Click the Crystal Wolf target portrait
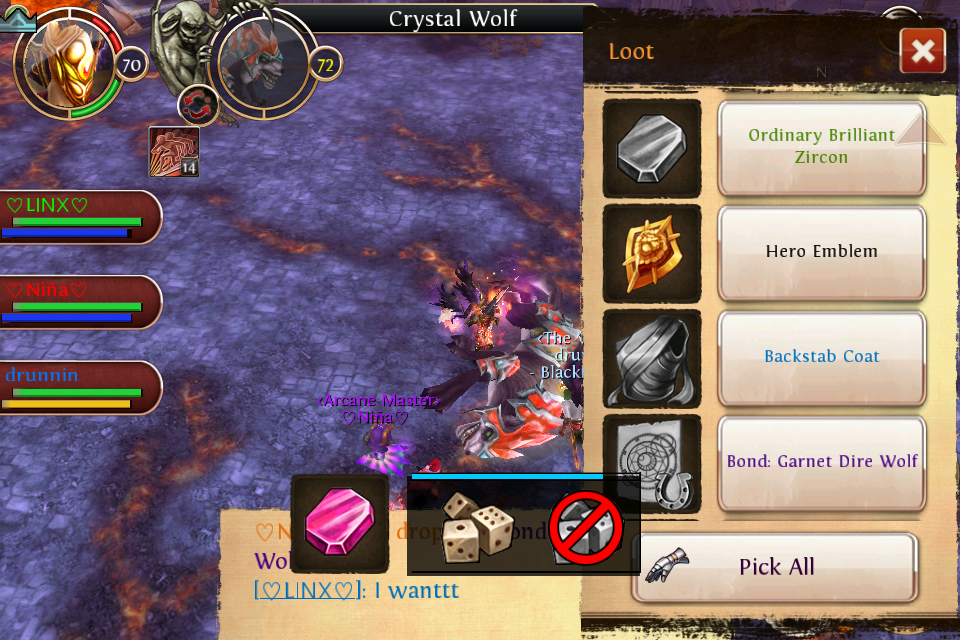Image resolution: width=960 pixels, height=640 pixels. pos(262,65)
